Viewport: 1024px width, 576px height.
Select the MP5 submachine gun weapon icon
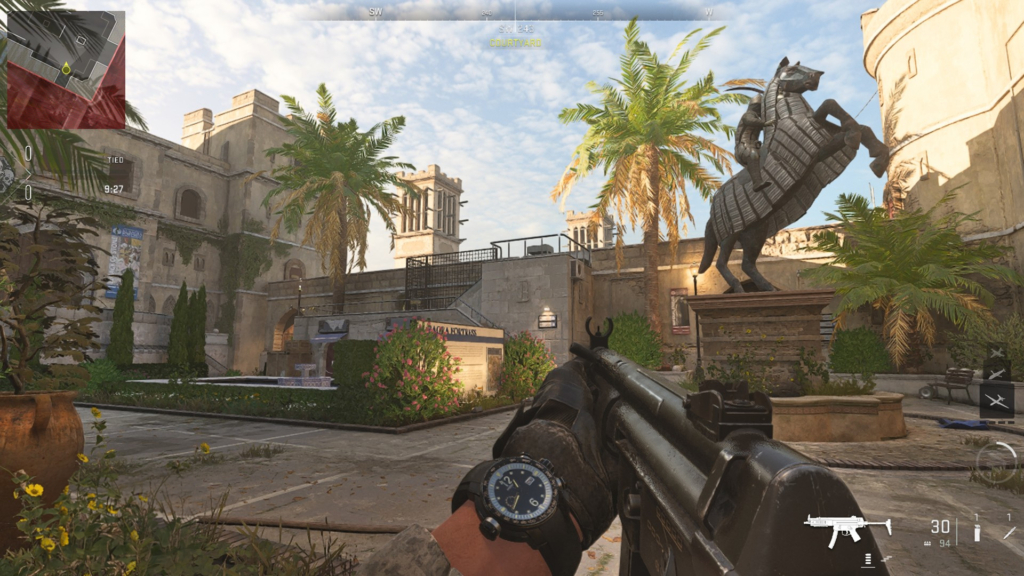tap(847, 527)
